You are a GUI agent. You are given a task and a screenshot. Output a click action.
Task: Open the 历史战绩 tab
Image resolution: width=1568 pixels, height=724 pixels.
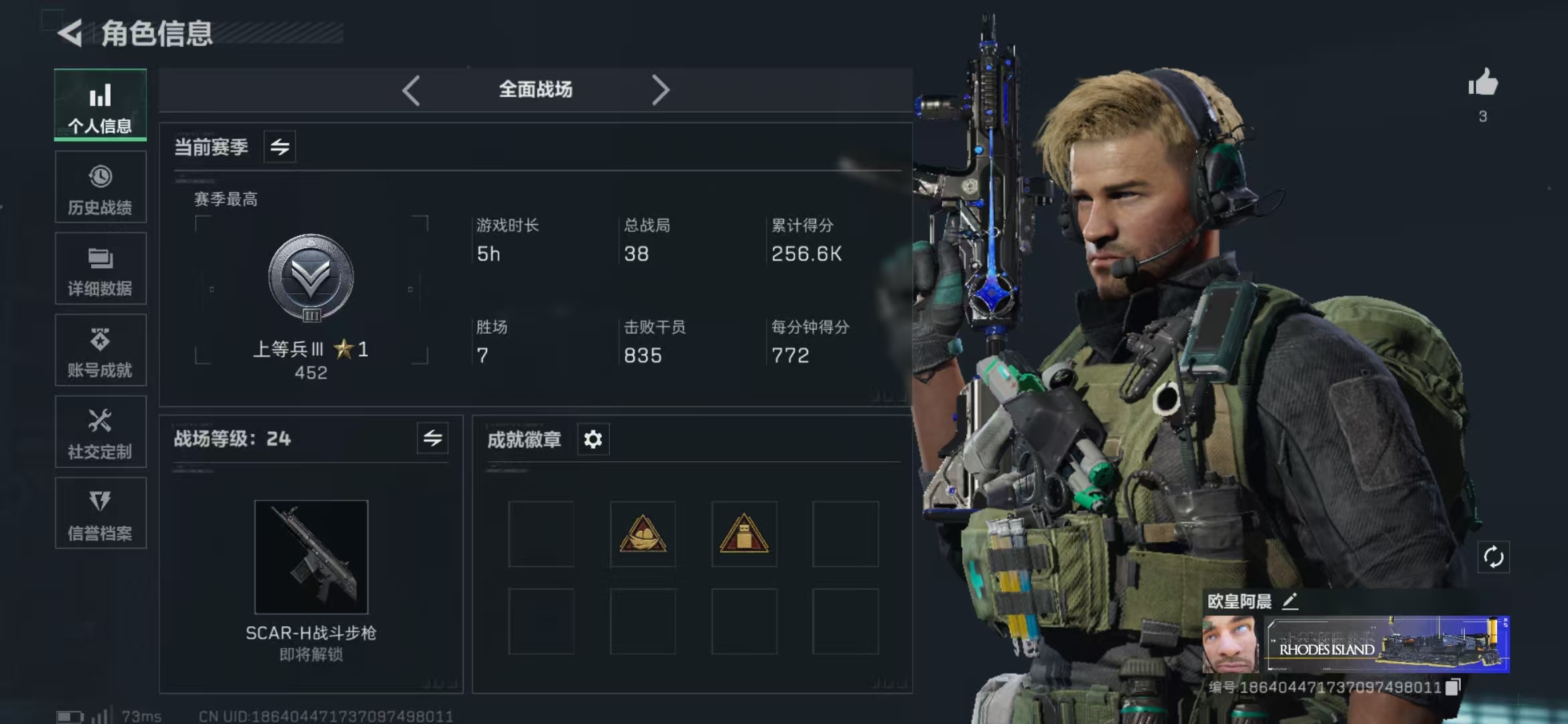pyautogui.click(x=101, y=188)
